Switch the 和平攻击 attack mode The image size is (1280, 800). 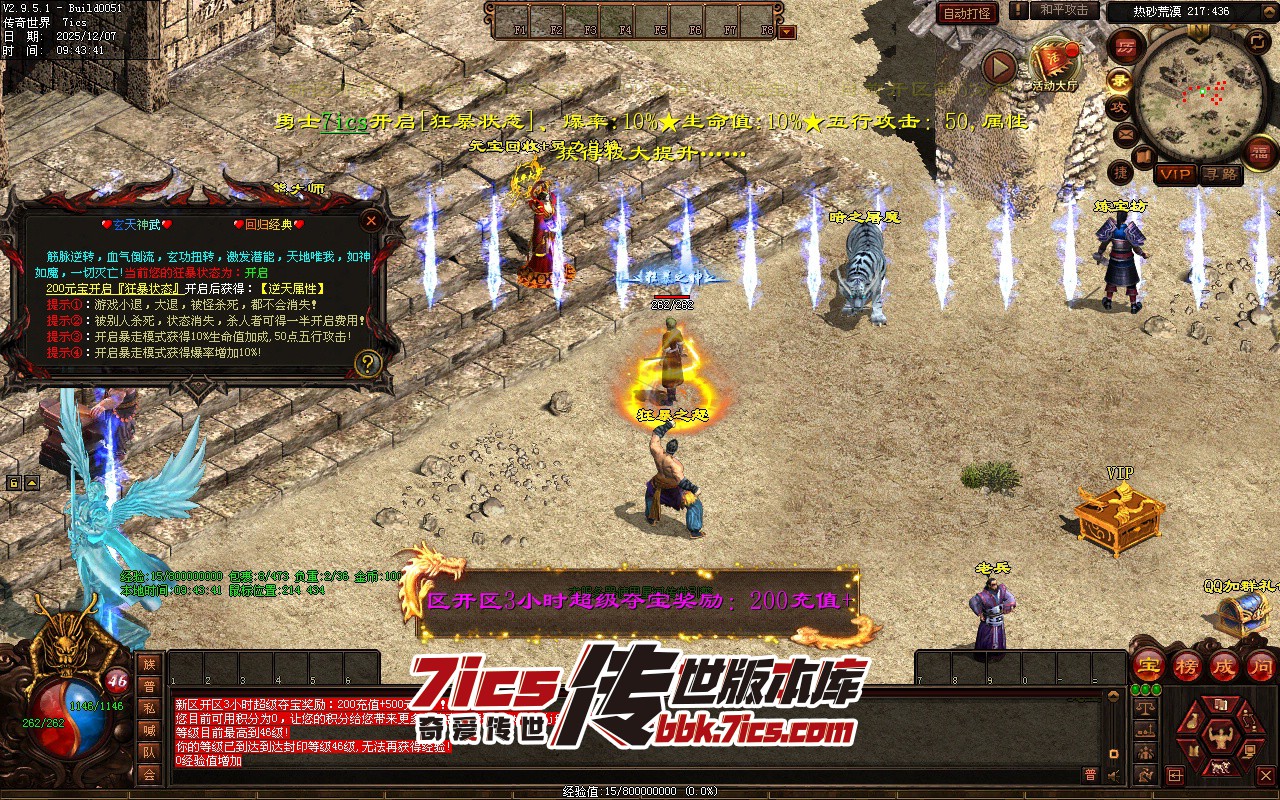point(1064,10)
